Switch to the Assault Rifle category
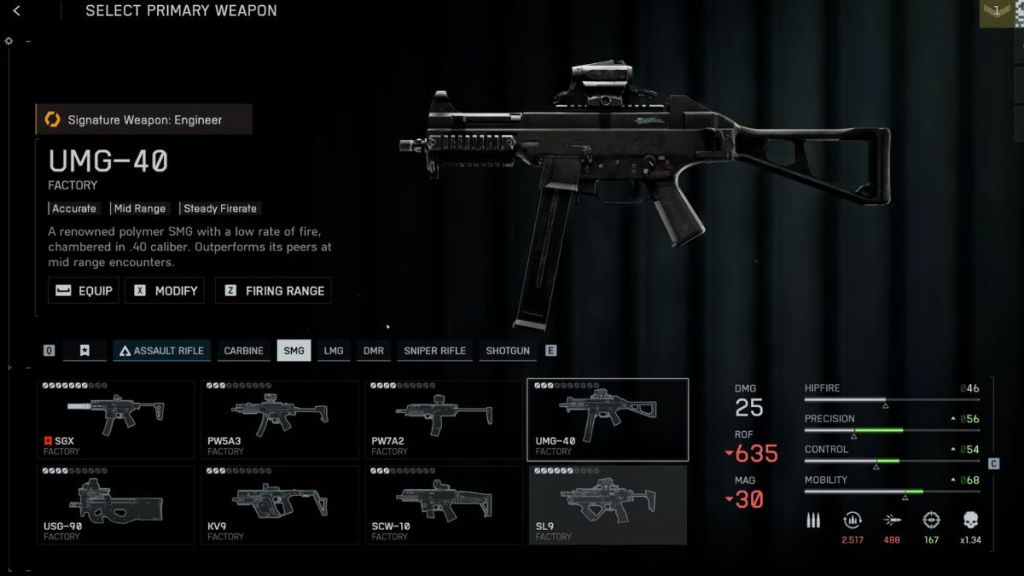 tap(161, 351)
